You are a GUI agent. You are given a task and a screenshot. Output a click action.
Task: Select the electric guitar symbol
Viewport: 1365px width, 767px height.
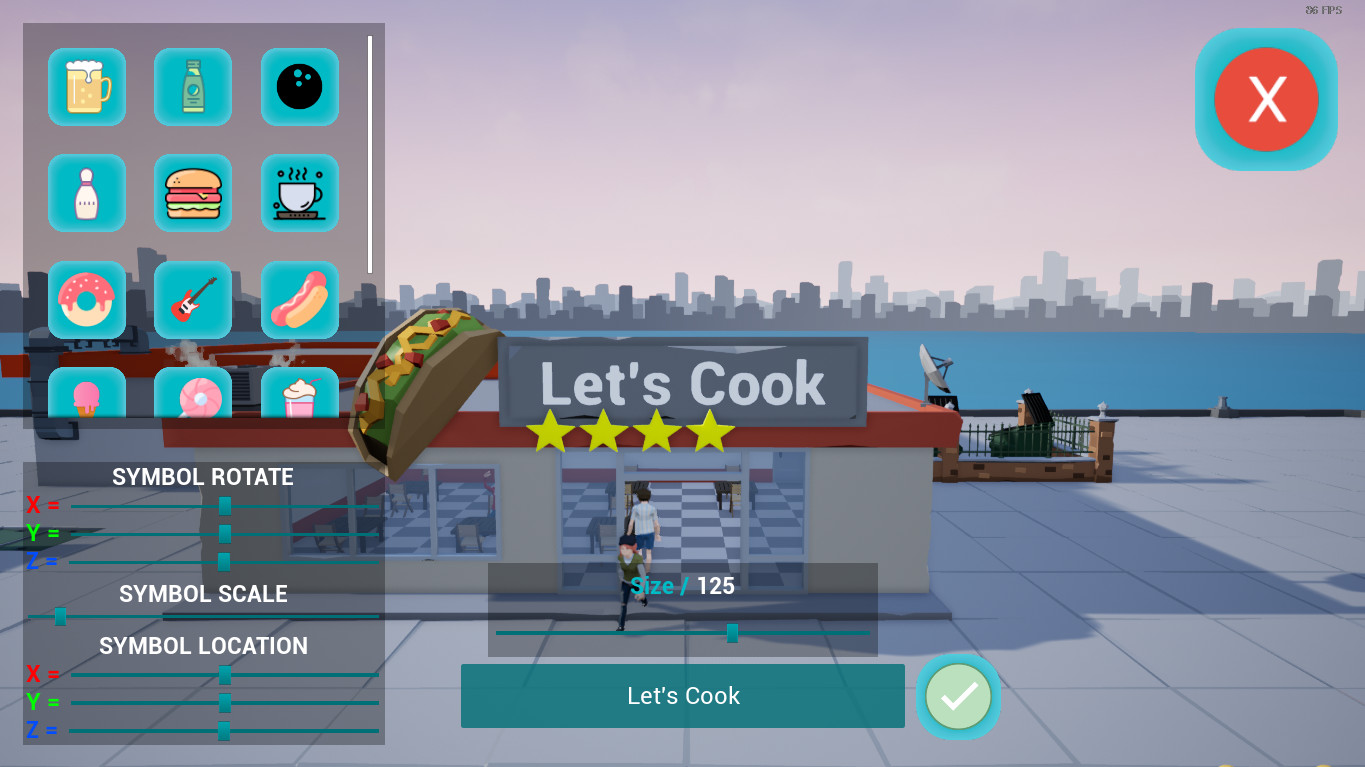[x=192, y=300]
